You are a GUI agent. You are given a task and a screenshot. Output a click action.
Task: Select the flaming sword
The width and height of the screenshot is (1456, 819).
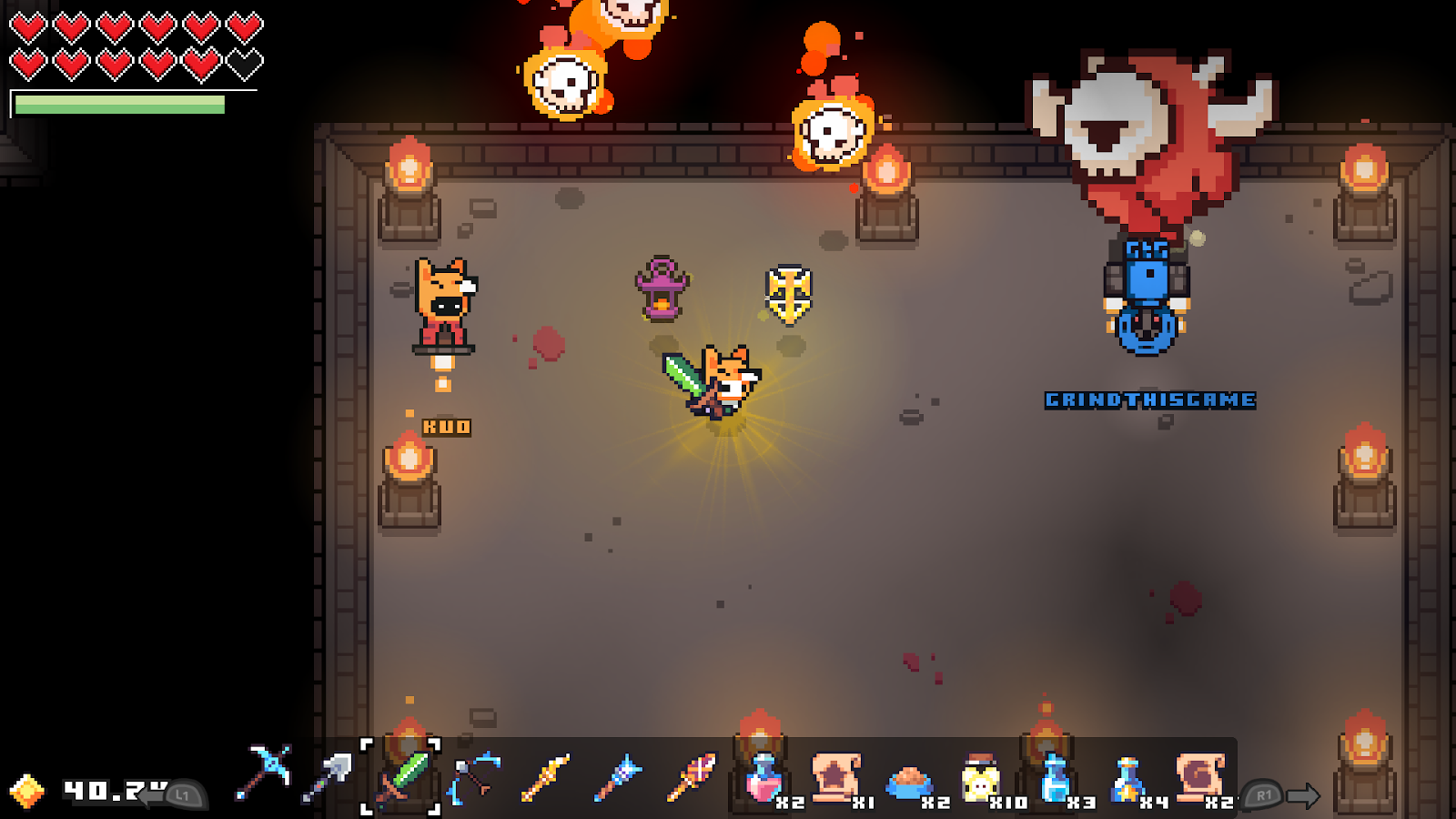point(692,778)
